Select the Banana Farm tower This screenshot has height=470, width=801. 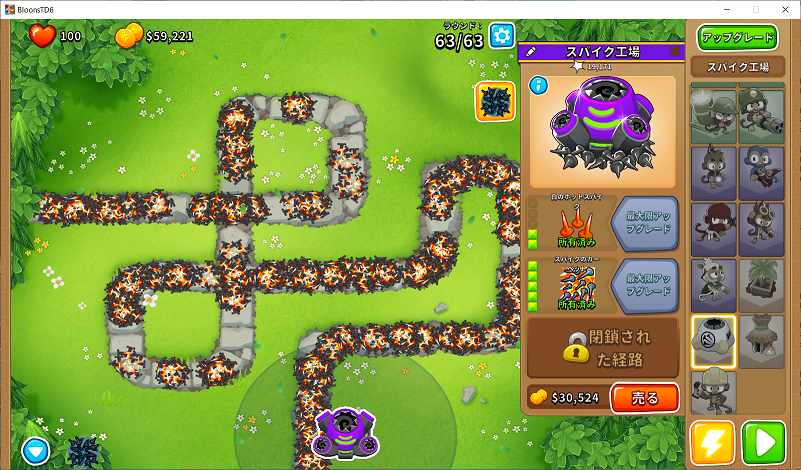click(762, 285)
